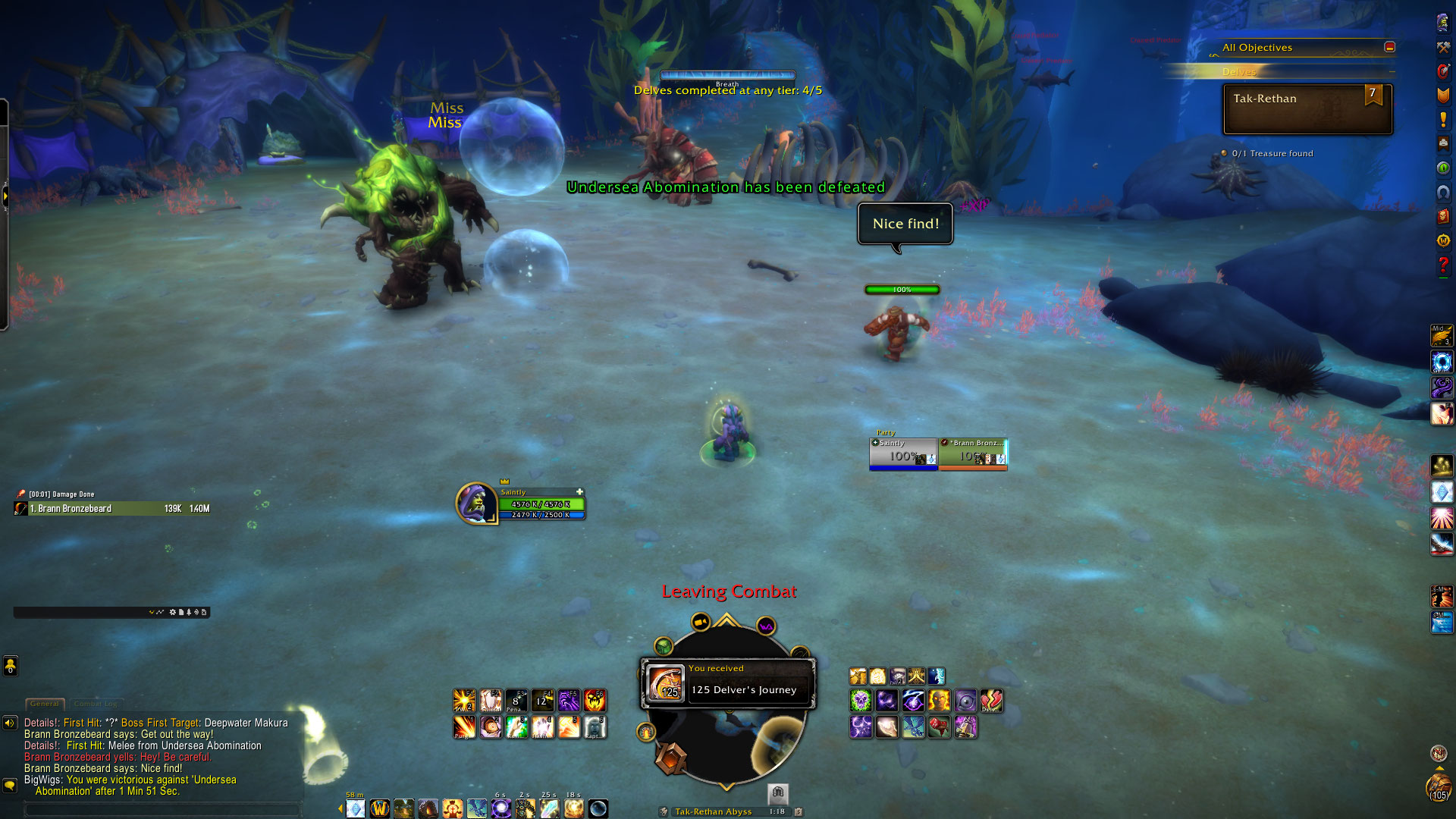The image size is (1456, 819).
Task: Select Brann Bronzebeard's damage meter row
Action: click(112, 509)
